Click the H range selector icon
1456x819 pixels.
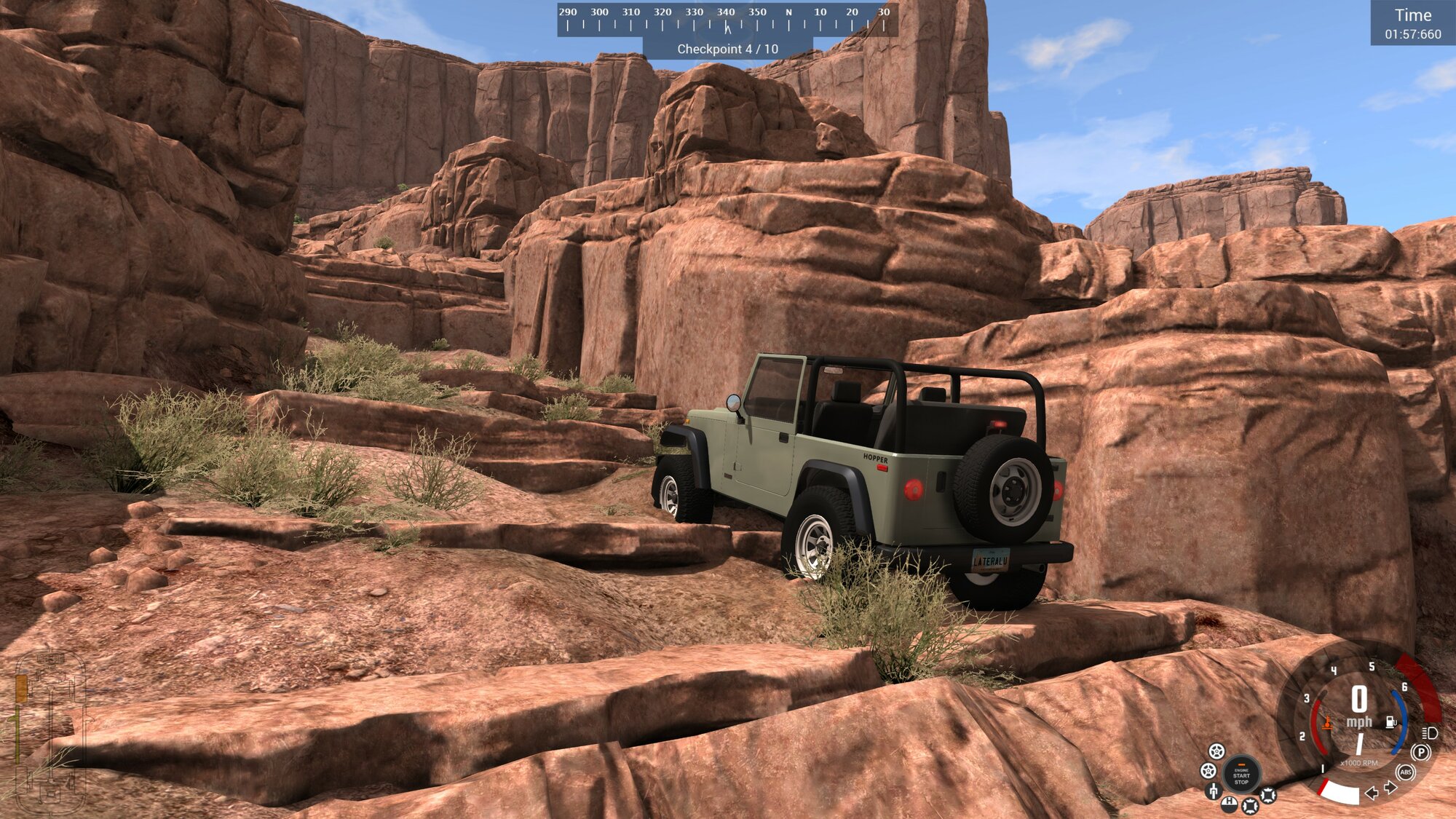[x=1229, y=802]
